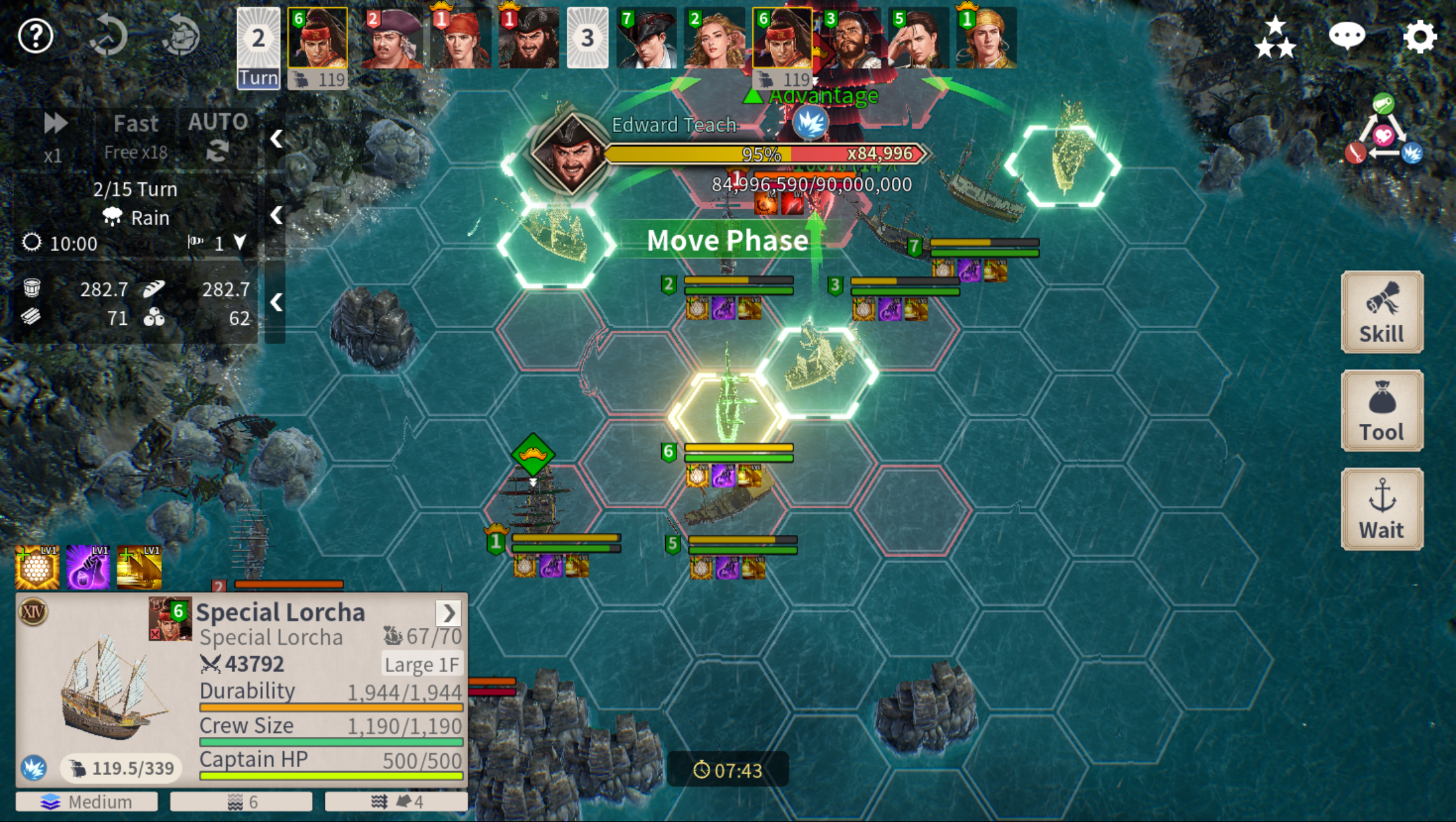Open the gear settings menu

tap(1420, 36)
